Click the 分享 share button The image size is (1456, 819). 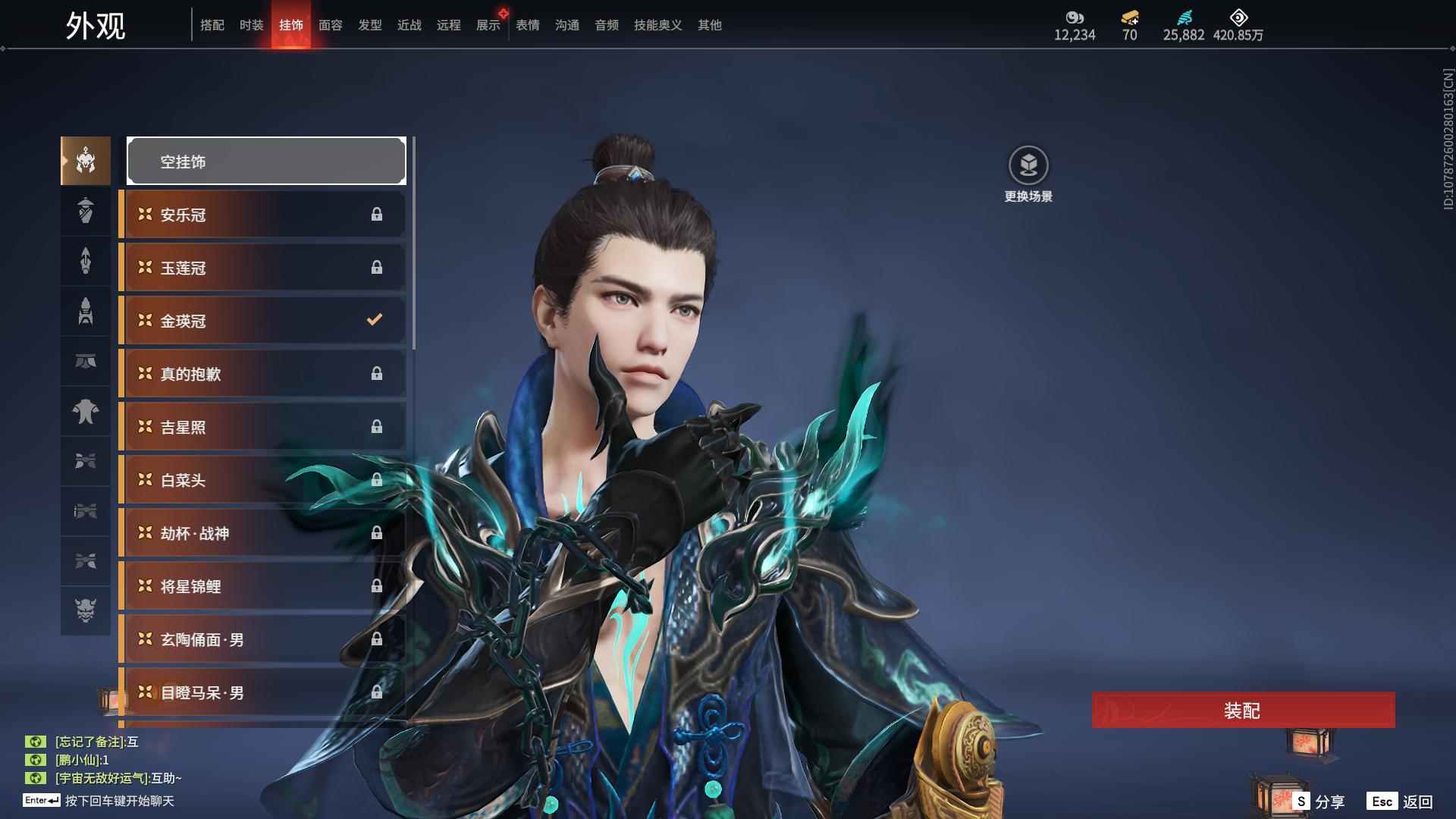tap(1319, 801)
